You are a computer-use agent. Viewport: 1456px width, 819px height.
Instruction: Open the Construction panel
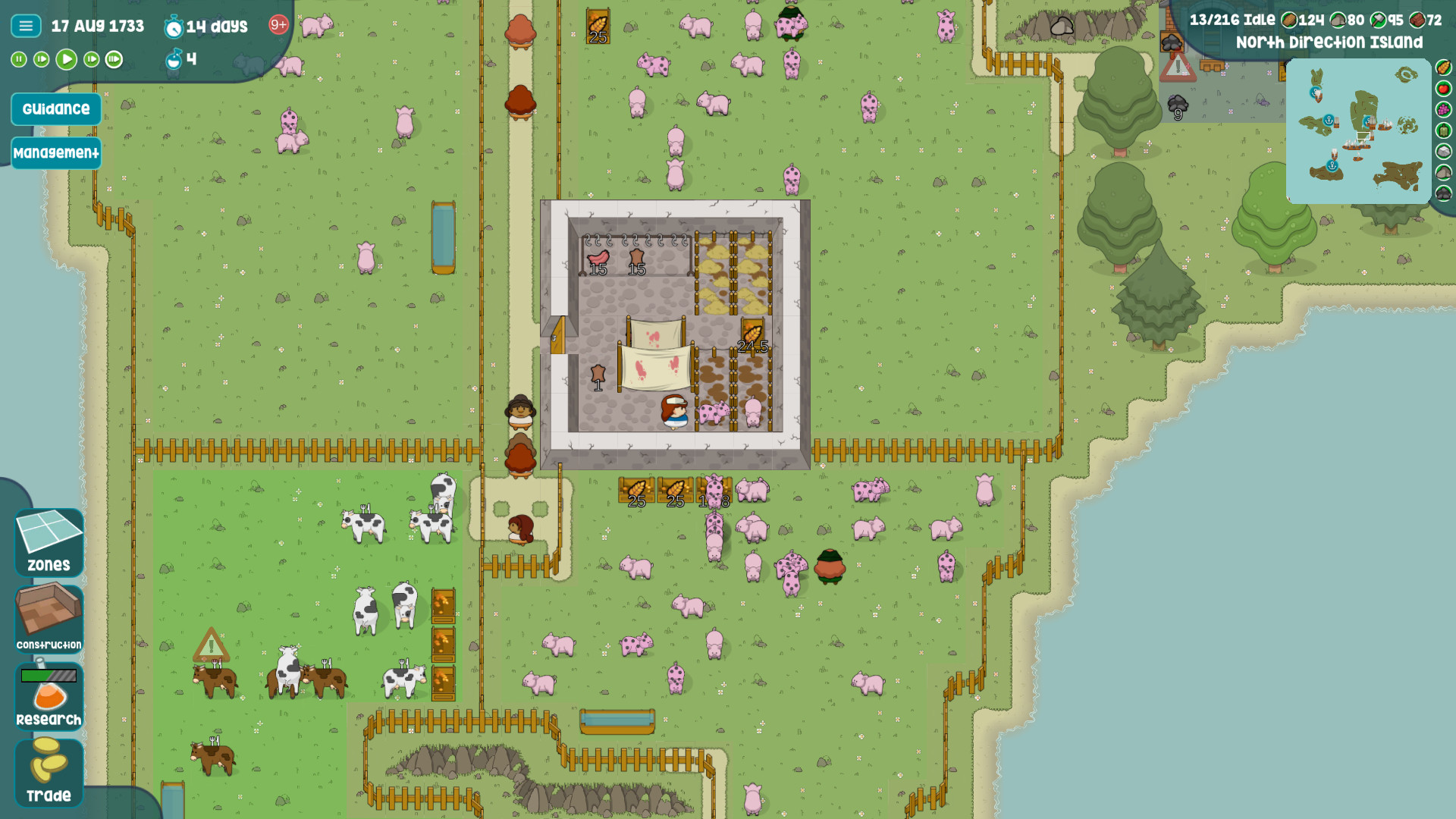coord(48,619)
